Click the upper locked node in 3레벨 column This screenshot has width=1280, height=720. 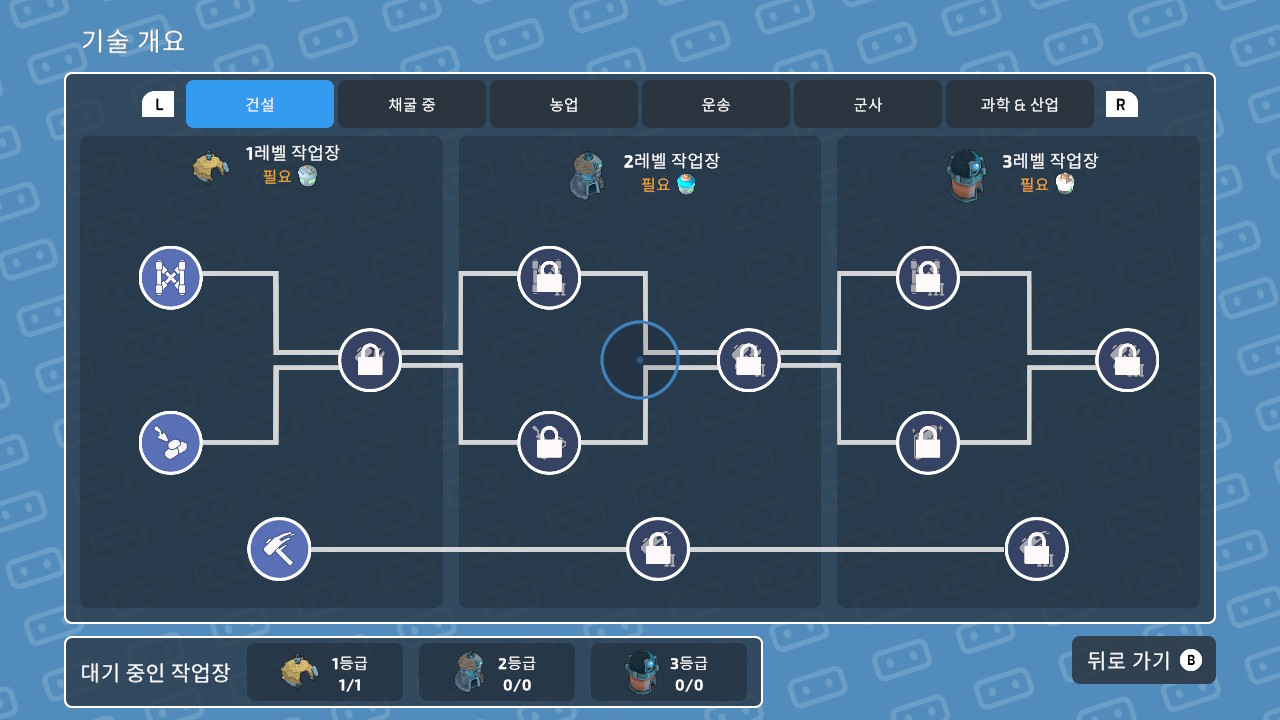pyautogui.click(x=927, y=278)
